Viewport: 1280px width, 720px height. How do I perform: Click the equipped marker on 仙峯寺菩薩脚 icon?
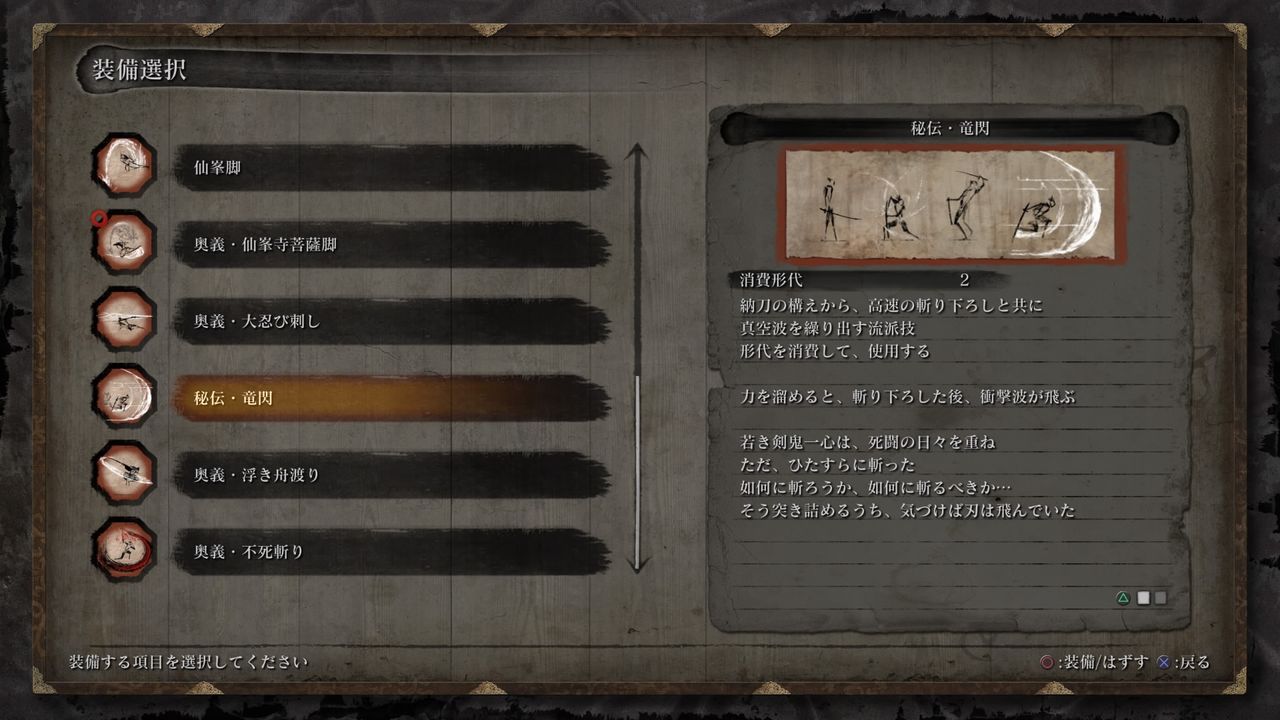coord(100,214)
